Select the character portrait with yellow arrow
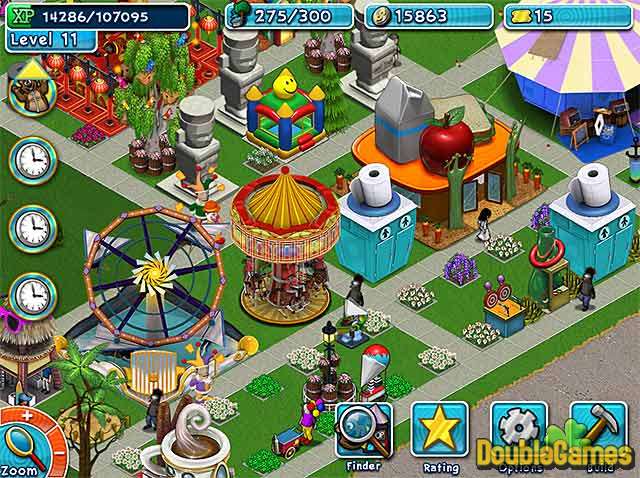This screenshot has width=640, height=478. tap(31, 88)
